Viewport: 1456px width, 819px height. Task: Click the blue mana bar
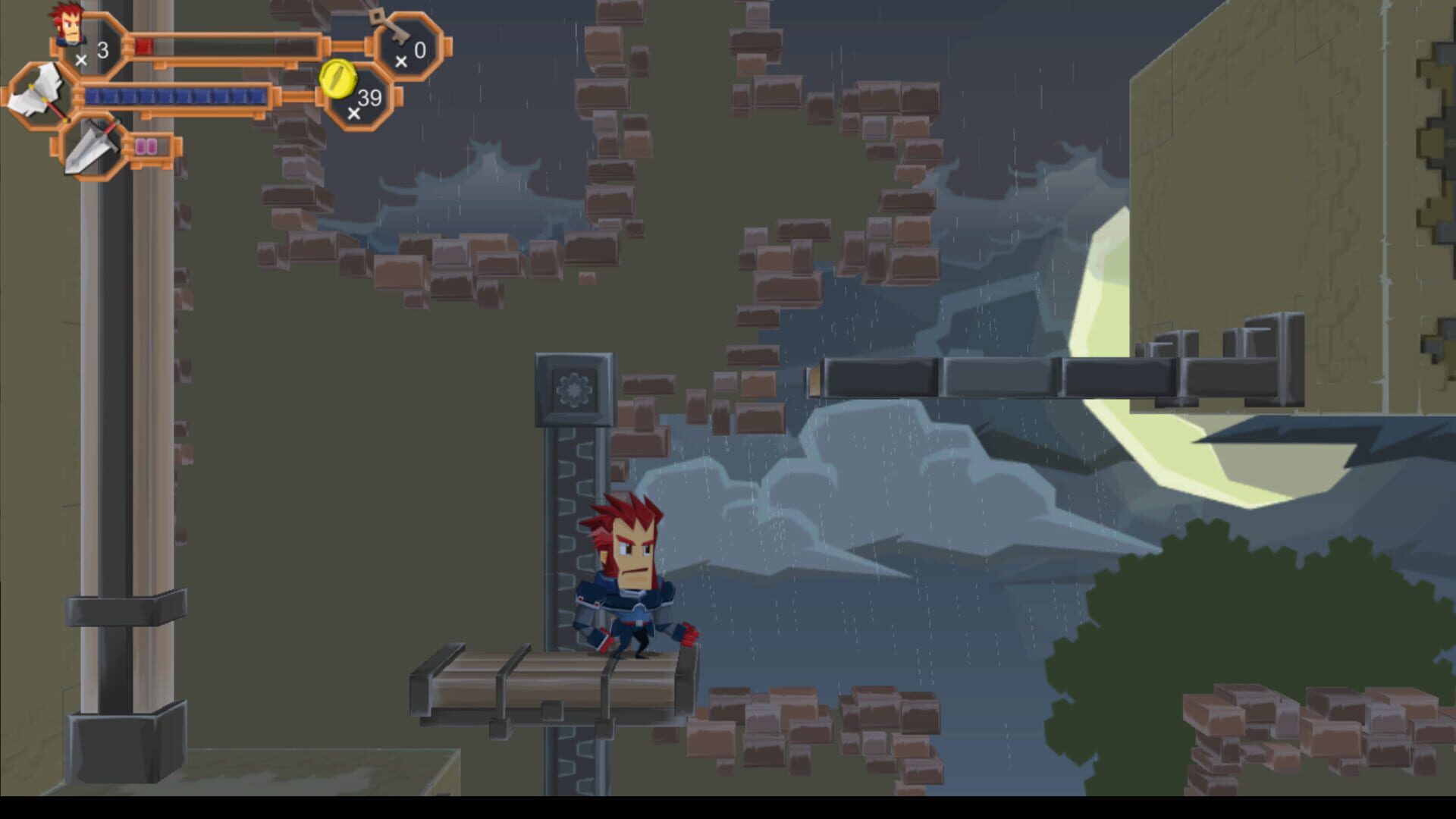[x=174, y=96]
